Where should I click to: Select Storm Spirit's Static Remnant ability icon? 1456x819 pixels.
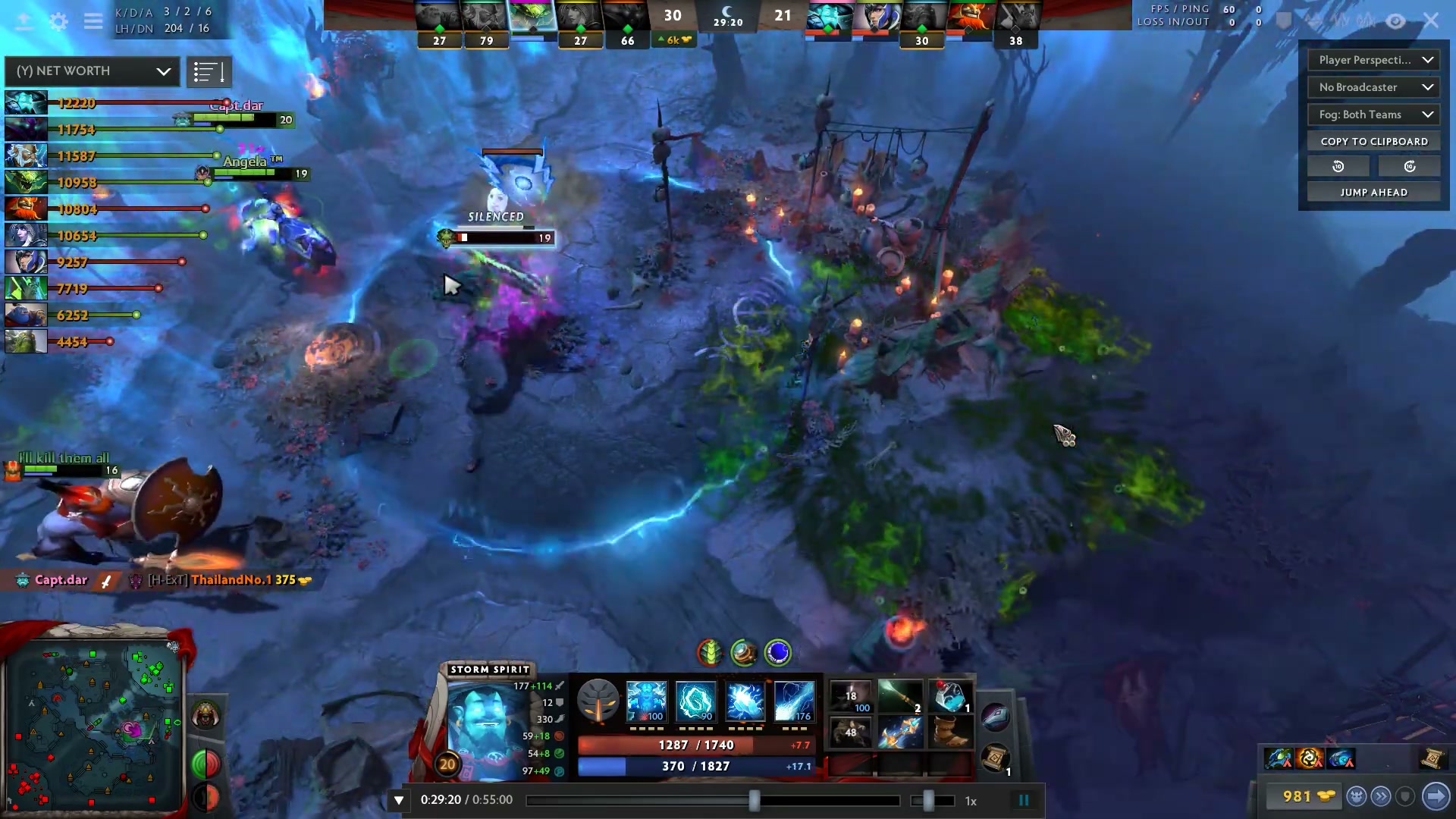[x=645, y=701]
